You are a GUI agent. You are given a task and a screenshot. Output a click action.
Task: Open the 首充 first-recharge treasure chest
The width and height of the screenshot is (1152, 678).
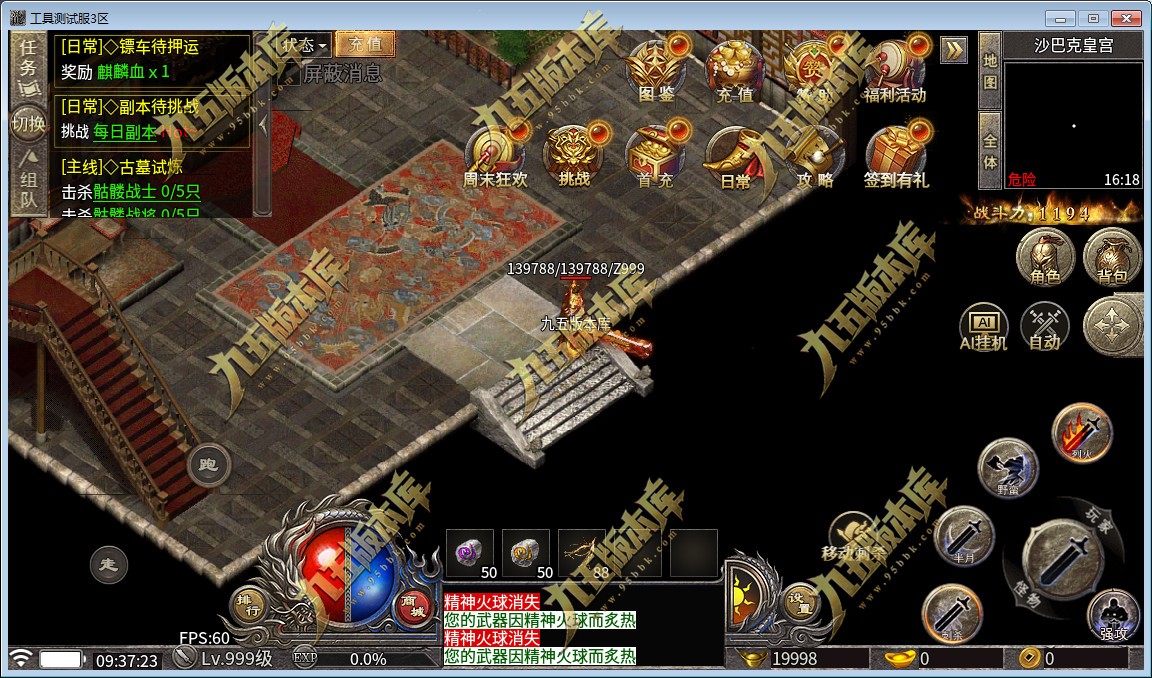(656, 156)
